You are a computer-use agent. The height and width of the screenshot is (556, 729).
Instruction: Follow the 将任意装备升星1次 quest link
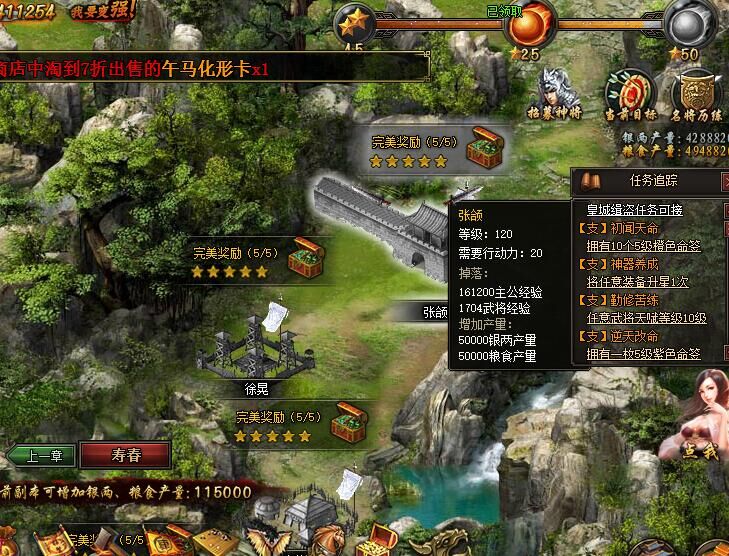(636, 281)
